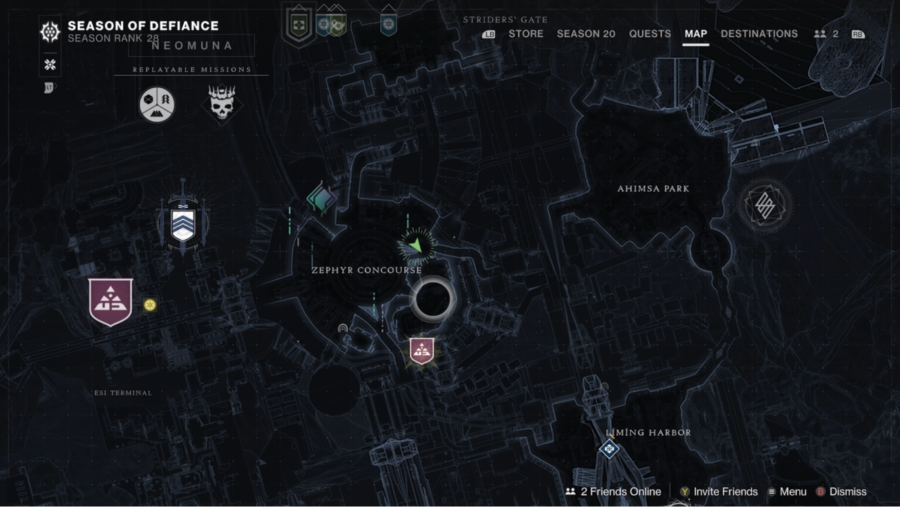The width and height of the screenshot is (900, 507).
Task: Click the green-bordered banner with square reticle
Action: (x=298, y=25)
